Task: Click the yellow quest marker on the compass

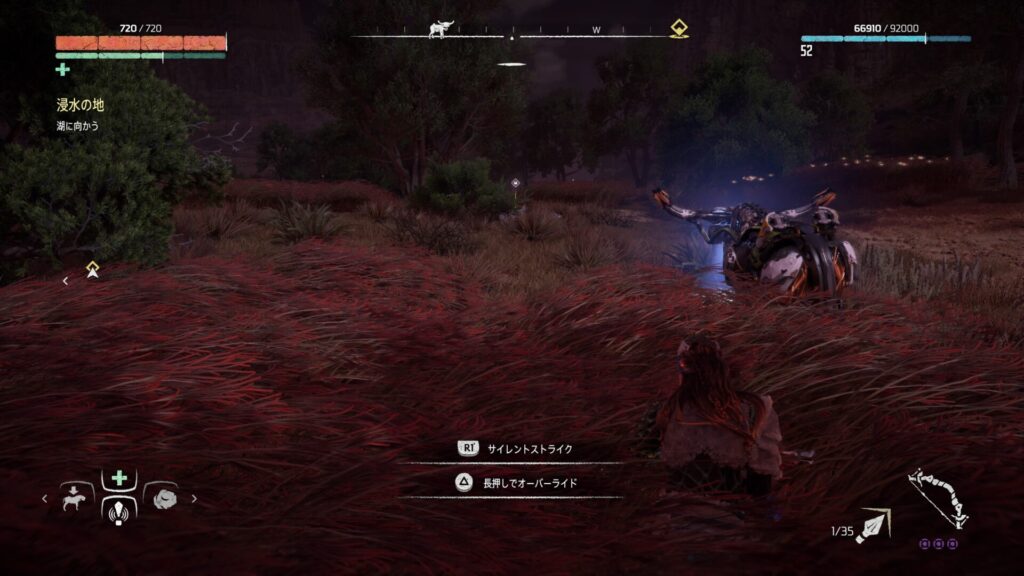Action: [x=679, y=28]
